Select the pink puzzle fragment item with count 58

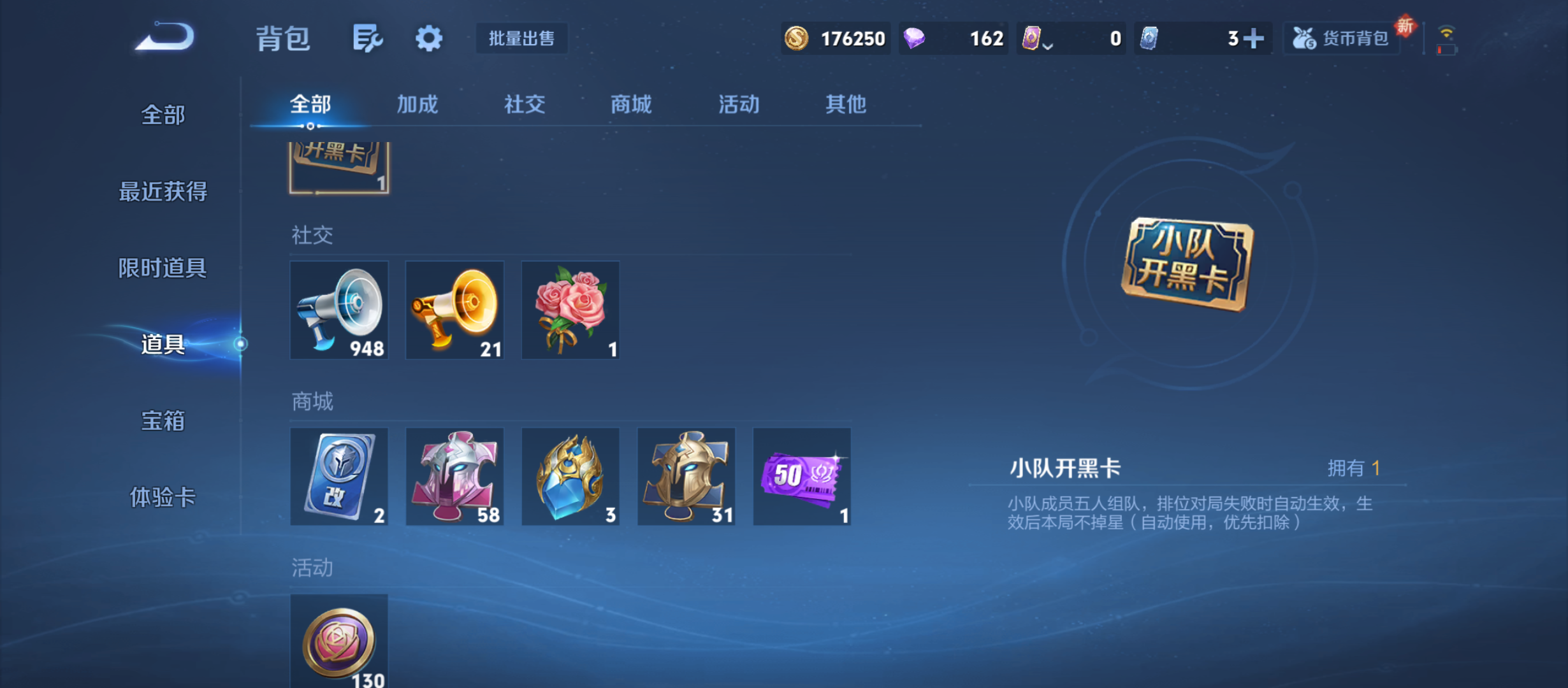point(454,477)
